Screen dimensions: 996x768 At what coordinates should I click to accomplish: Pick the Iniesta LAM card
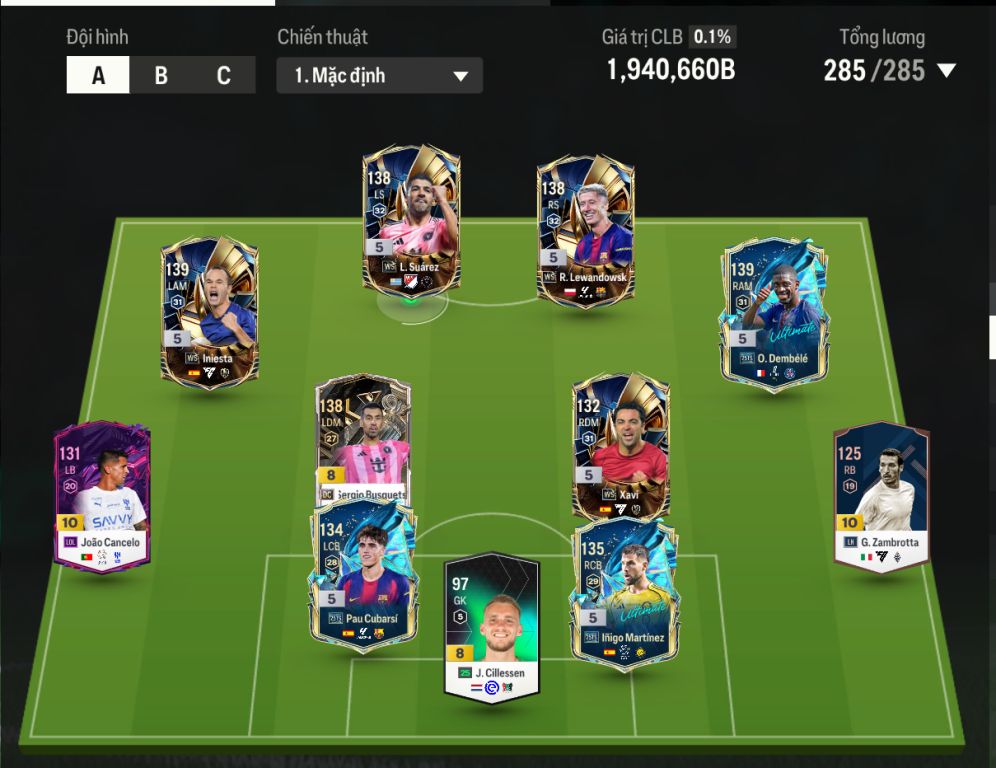pos(209,310)
